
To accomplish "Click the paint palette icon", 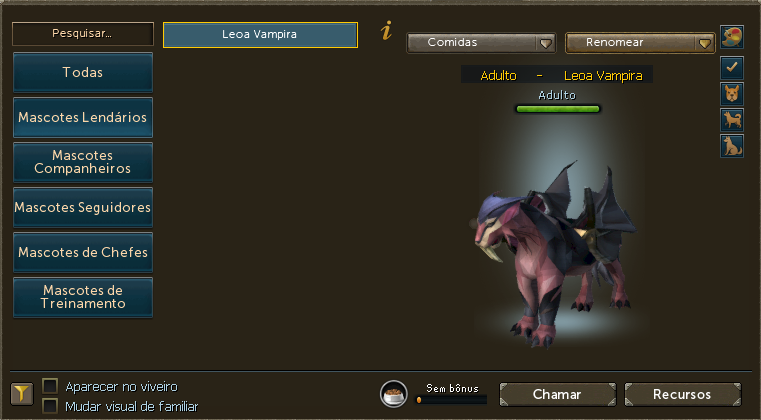I will tap(731, 38).
